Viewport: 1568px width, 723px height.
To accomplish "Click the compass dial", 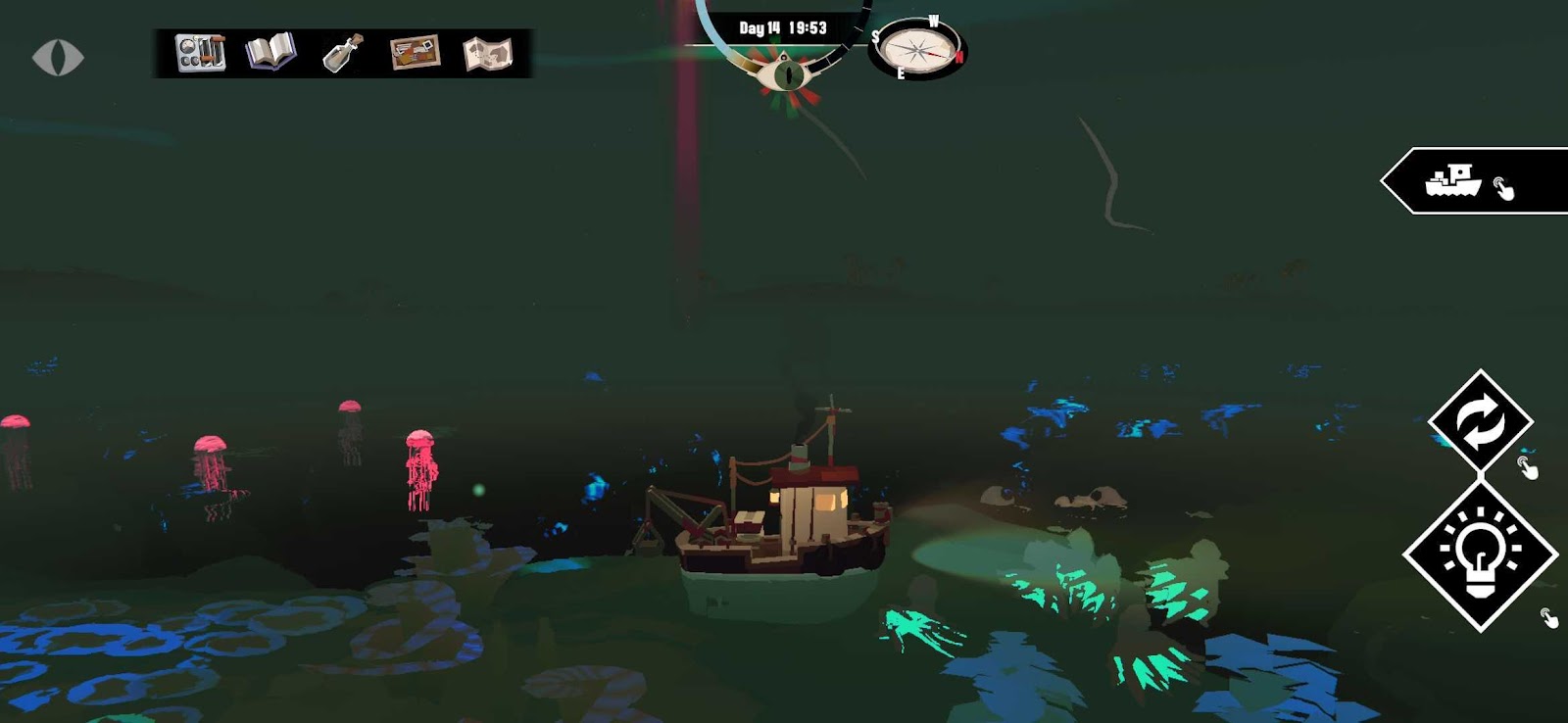I will click(x=917, y=49).
